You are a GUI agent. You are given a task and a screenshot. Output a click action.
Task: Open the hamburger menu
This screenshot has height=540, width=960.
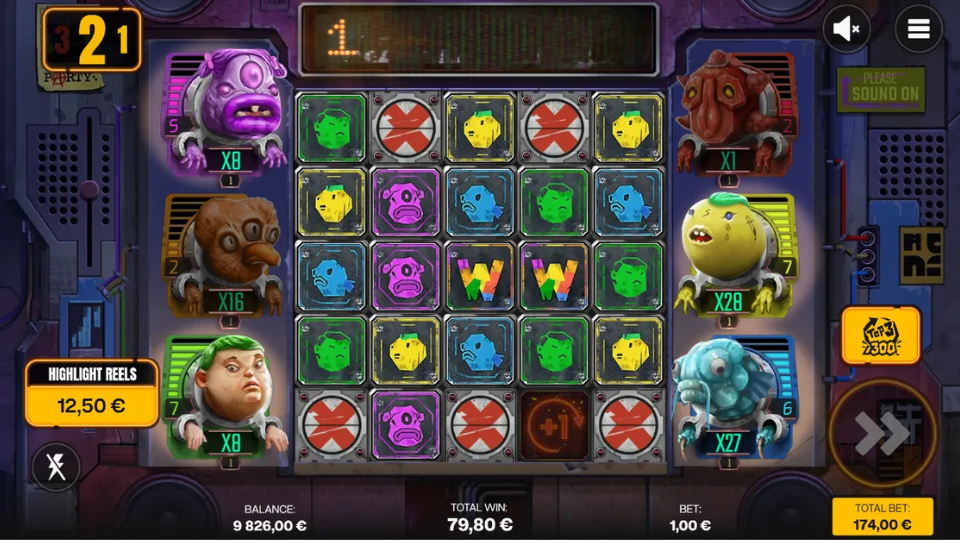point(918,30)
